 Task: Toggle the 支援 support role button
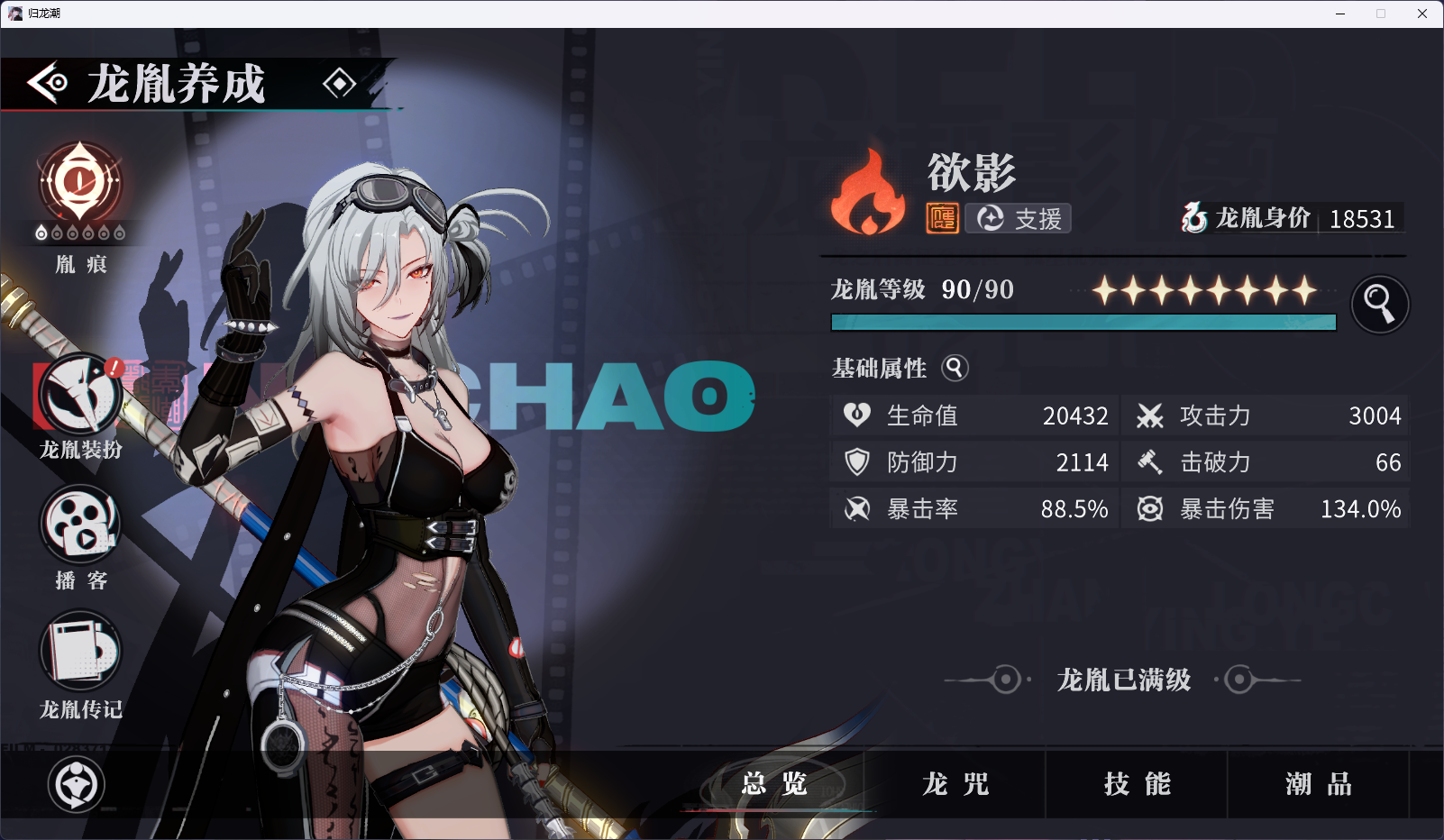click(x=1018, y=217)
